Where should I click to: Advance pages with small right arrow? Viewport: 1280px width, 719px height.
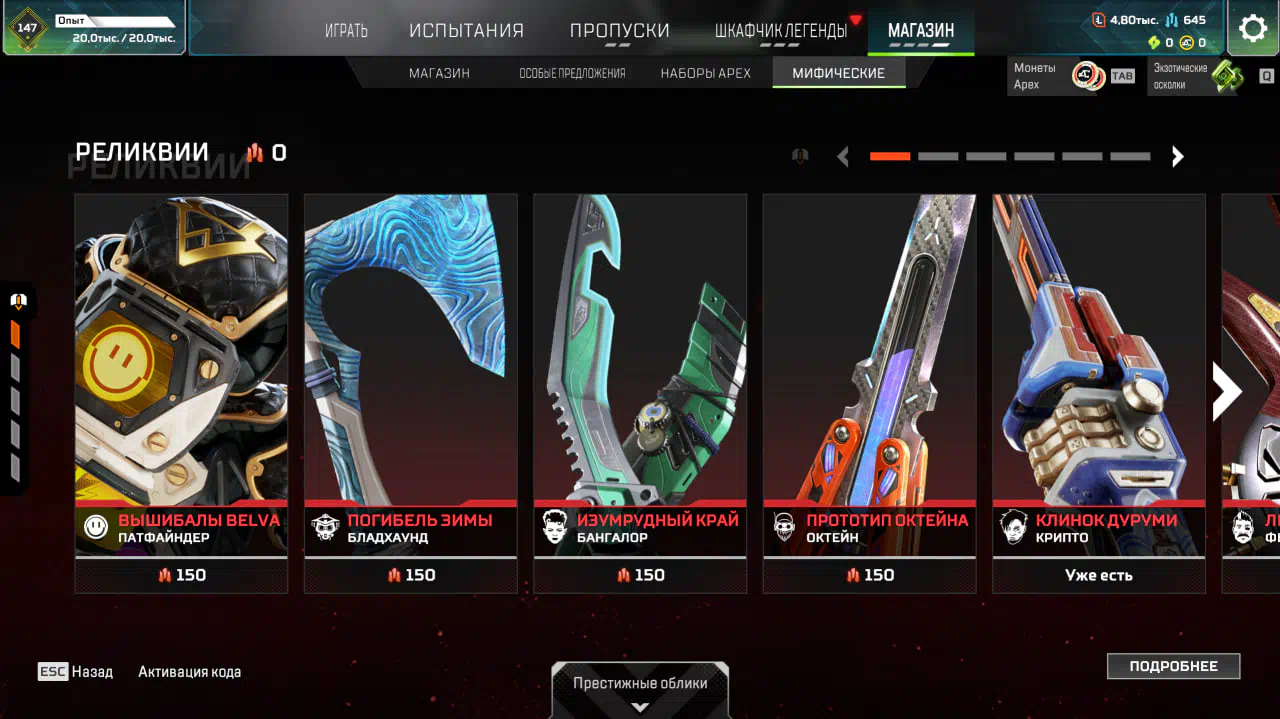coord(1178,156)
